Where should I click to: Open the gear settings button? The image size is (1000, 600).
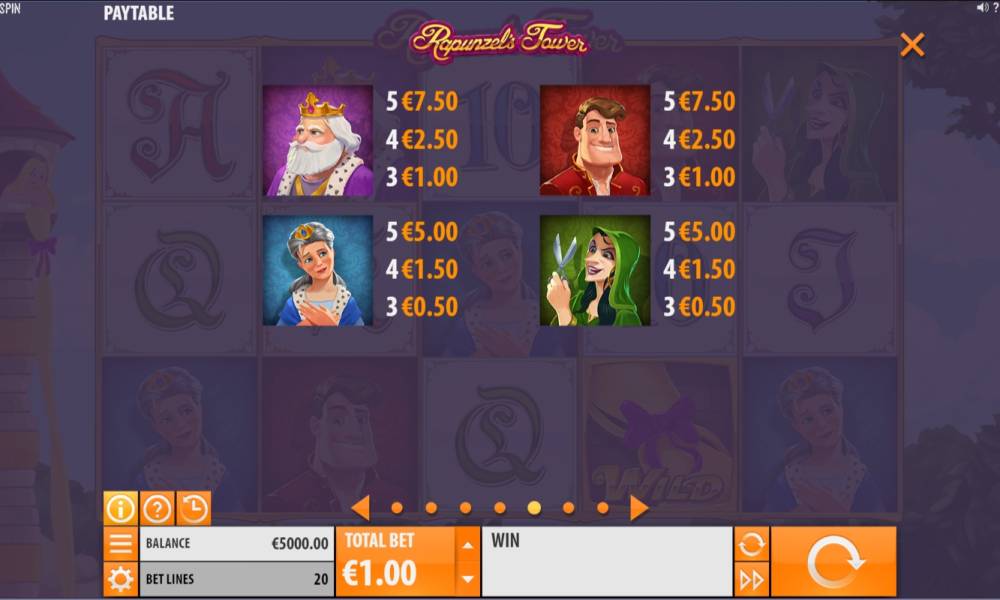click(120, 579)
